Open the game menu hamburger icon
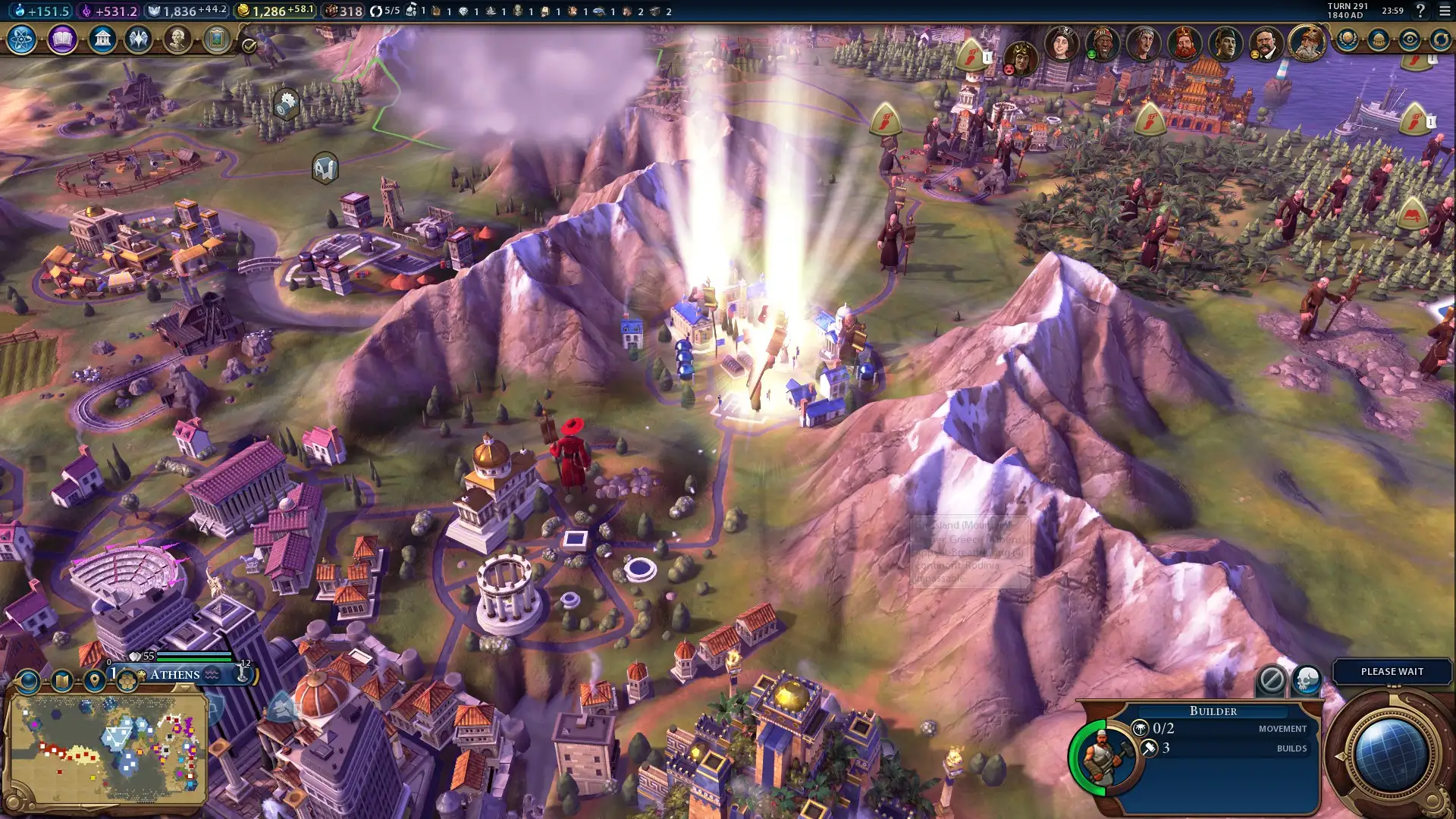This screenshot has height=819, width=1456. coord(1444,11)
